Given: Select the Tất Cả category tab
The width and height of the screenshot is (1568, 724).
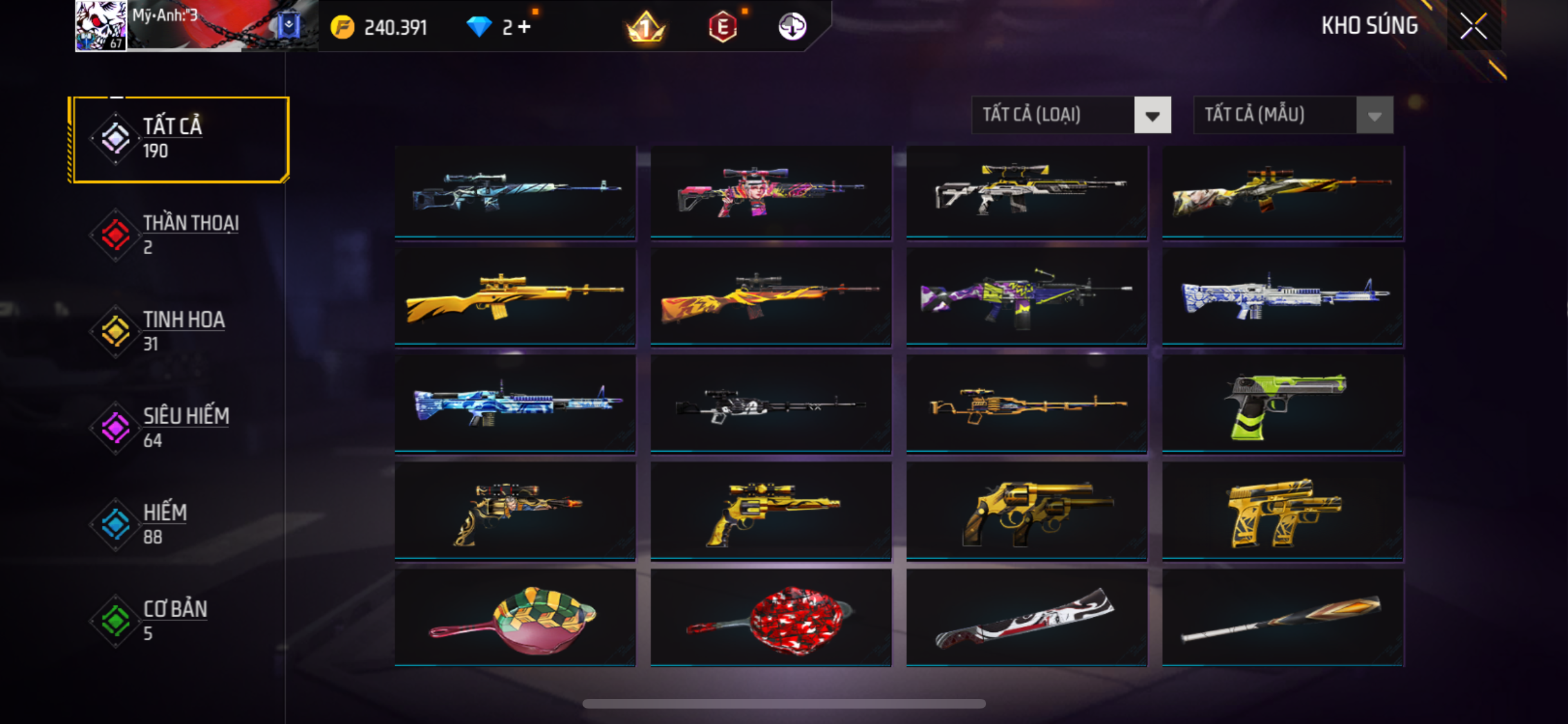Looking at the screenshot, I should [x=180, y=139].
